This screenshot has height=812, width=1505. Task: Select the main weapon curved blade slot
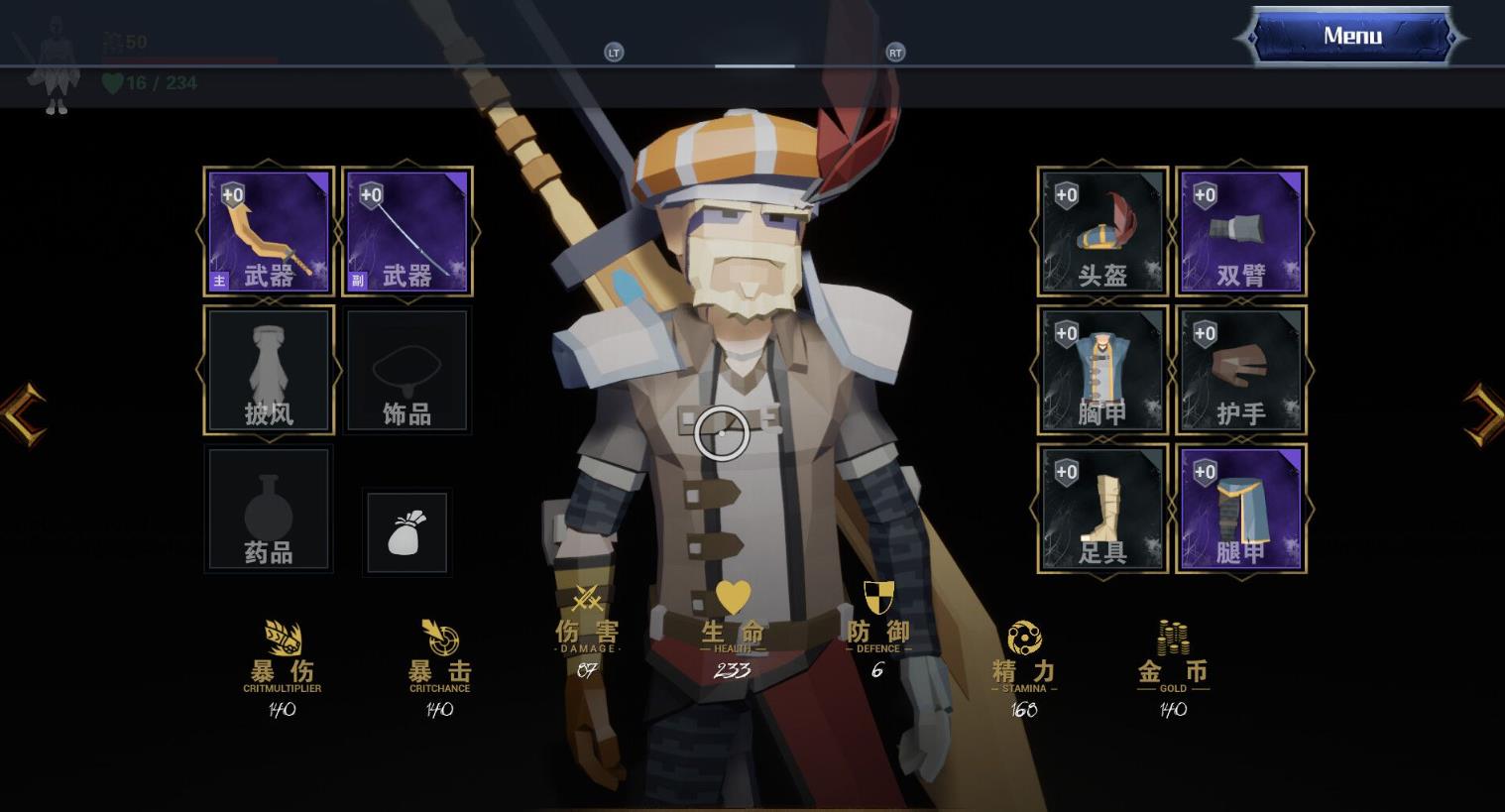(x=269, y=232)
